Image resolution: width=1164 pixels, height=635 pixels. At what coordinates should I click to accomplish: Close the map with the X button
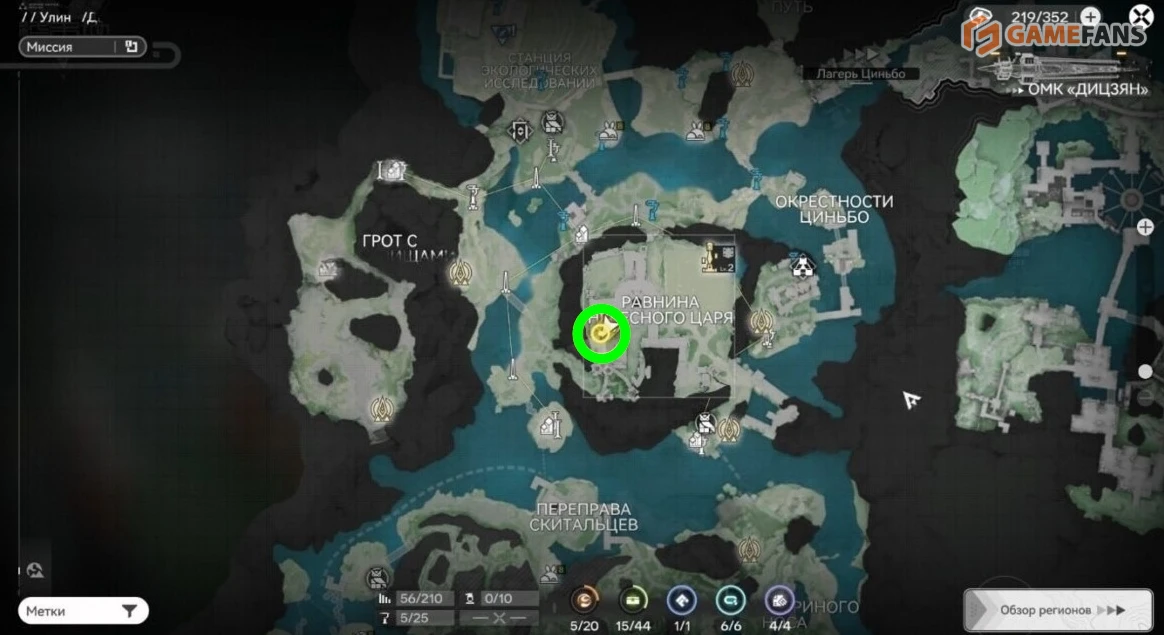[1141, 16]
